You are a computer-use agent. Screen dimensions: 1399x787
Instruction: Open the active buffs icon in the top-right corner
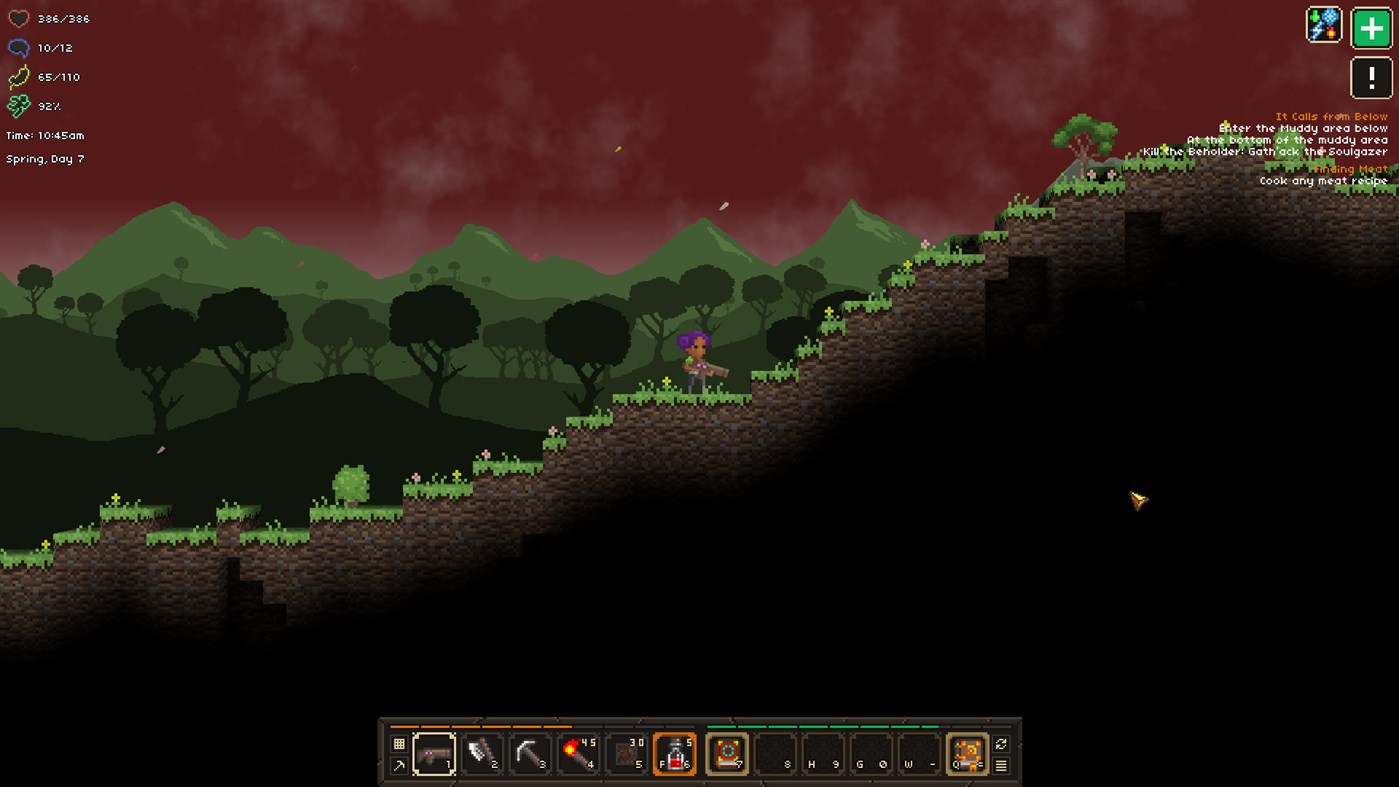point(1322,23)
